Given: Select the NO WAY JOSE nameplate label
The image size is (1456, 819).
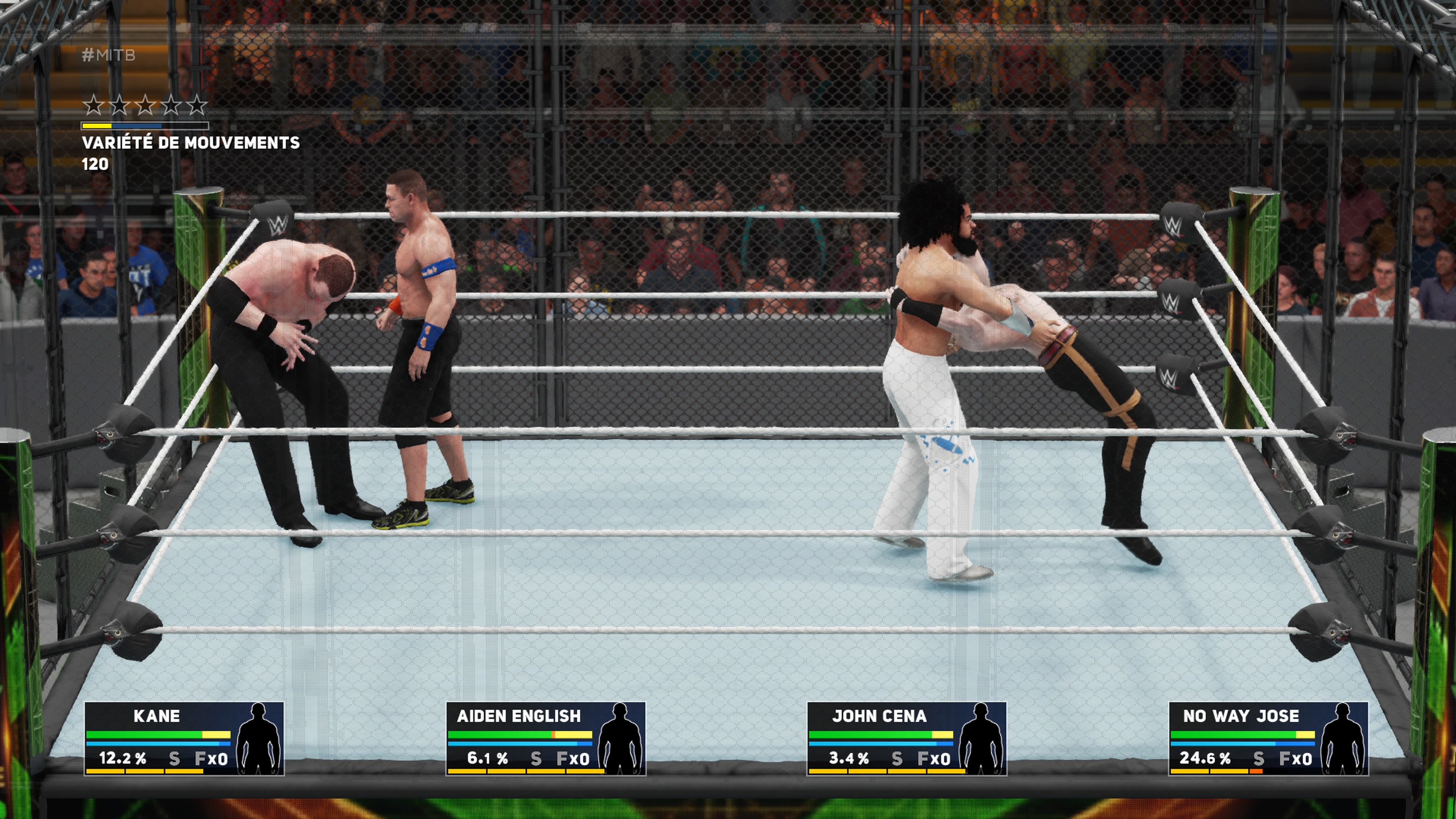Looking at the screenshot, I should tap(1241, 717).
